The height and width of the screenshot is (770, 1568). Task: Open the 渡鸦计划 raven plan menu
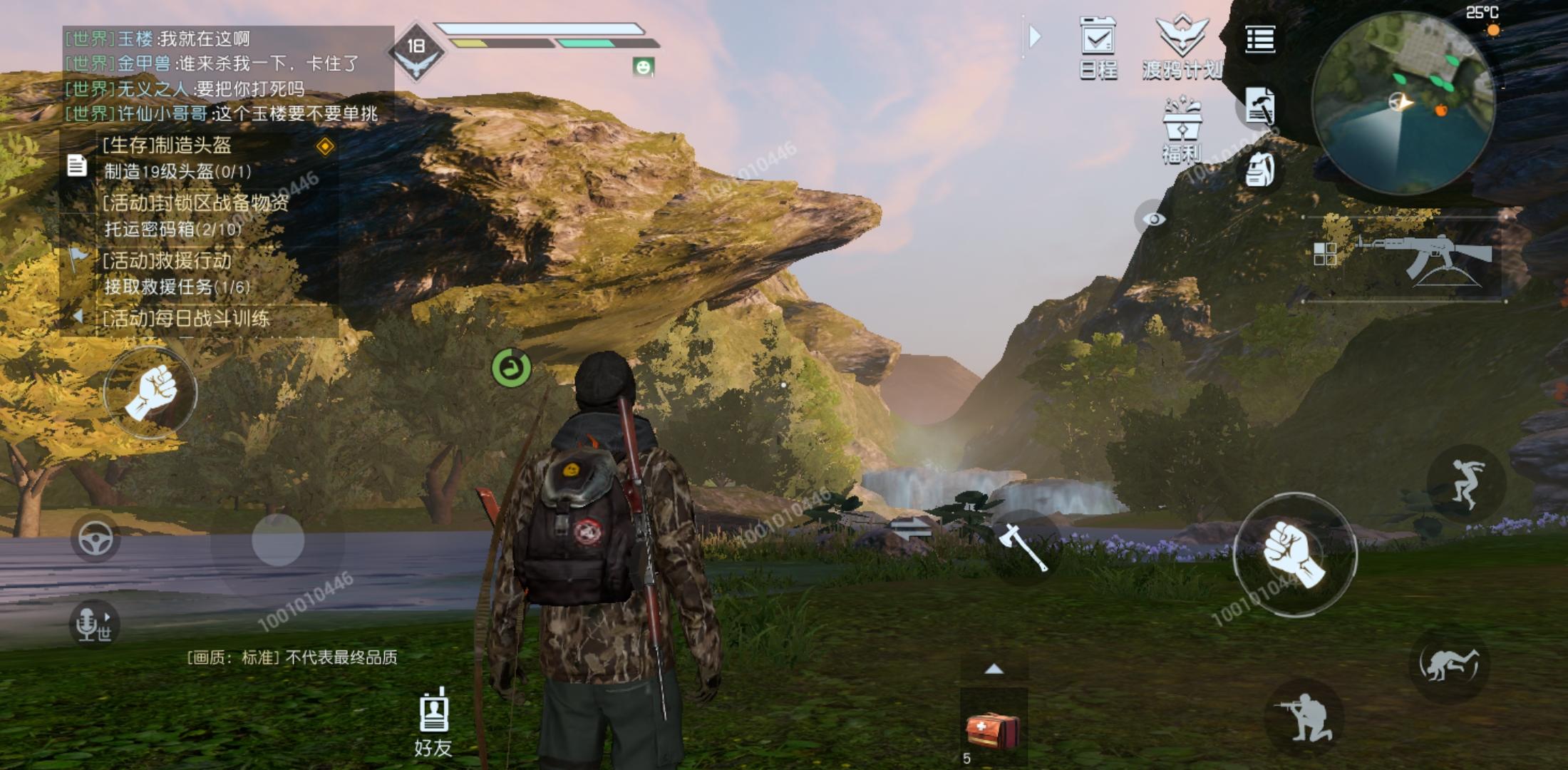pos(1182,46)
